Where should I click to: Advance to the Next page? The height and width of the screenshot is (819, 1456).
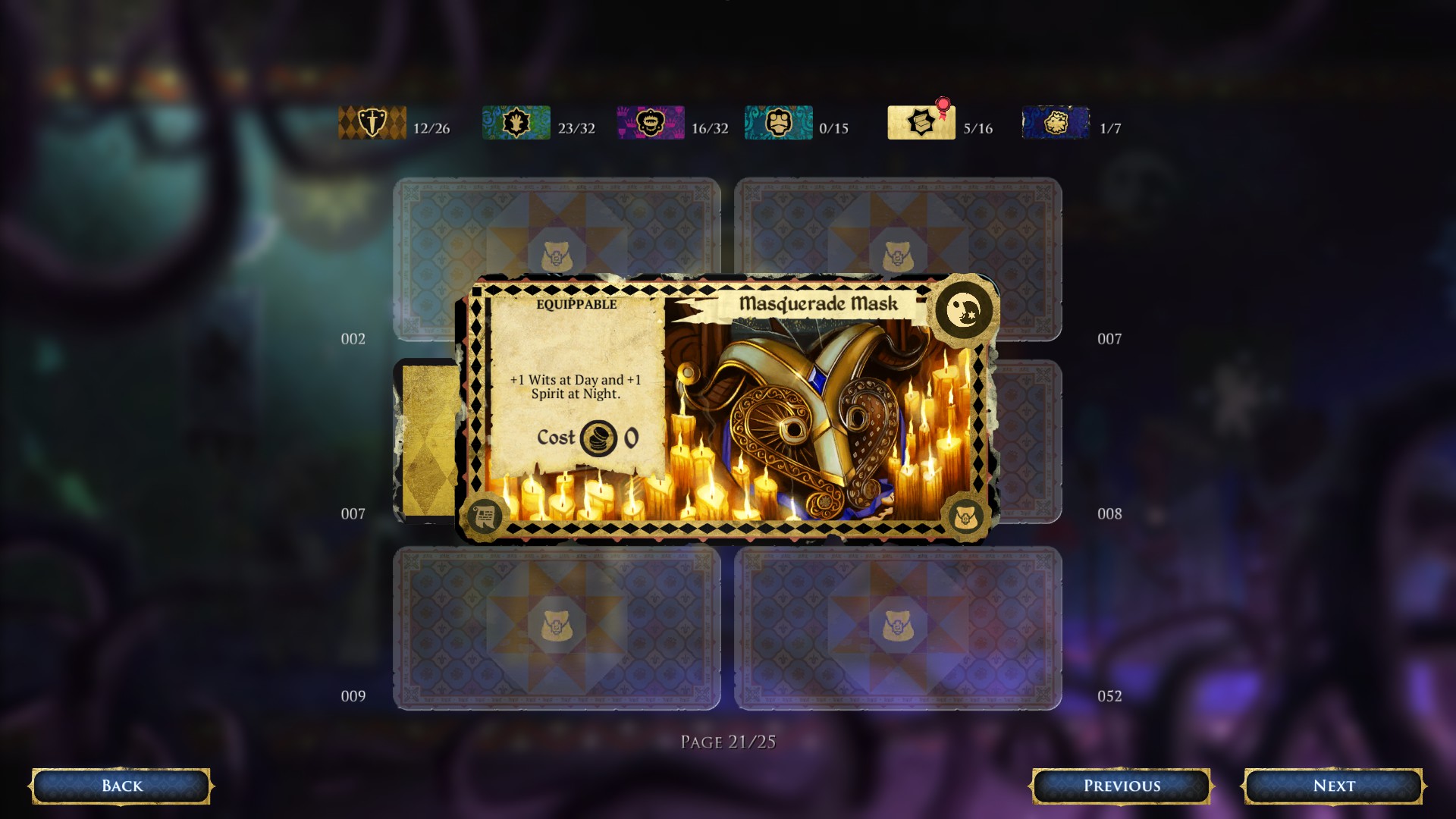[1333, 786]
